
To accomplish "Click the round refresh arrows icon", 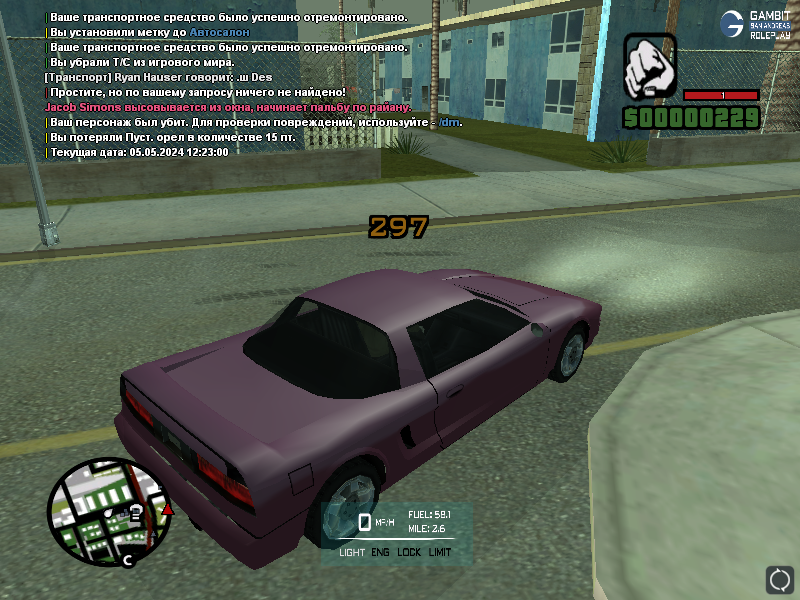I will click(x=779, y=579).
